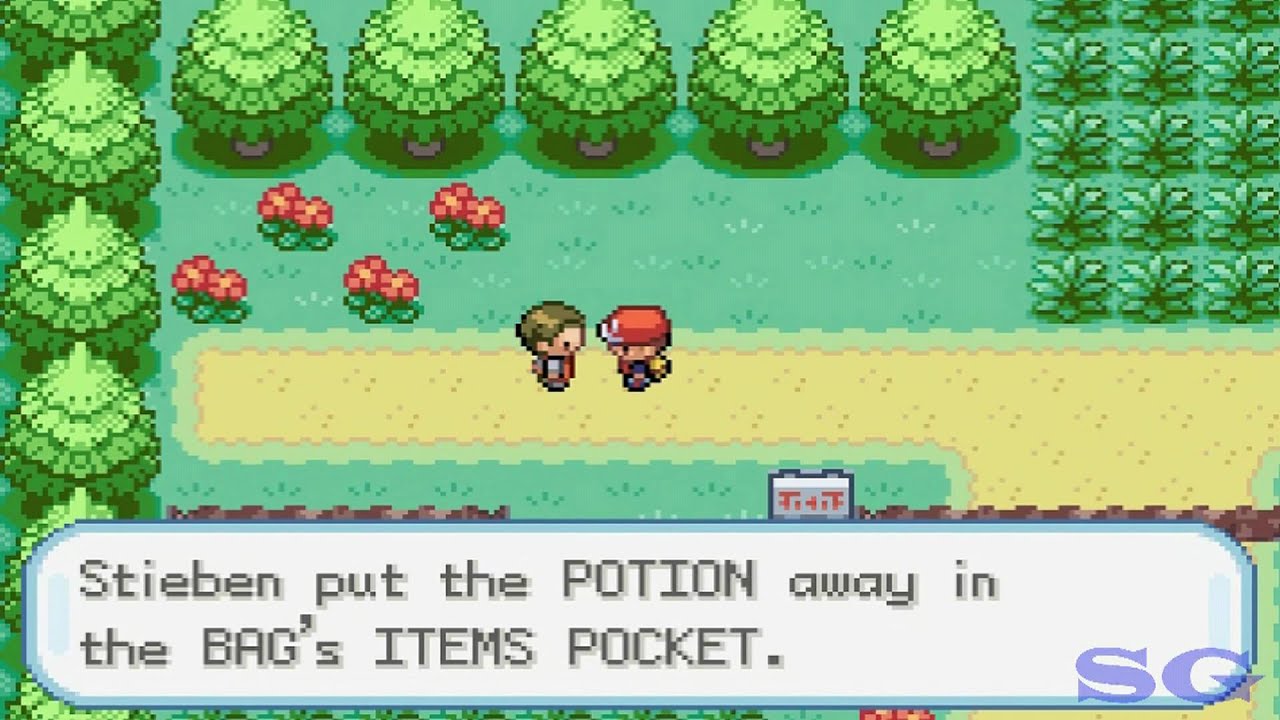Click the signpost with red lettering near the path
This screenshot has height=720, width=1280.
click(812, 492)
